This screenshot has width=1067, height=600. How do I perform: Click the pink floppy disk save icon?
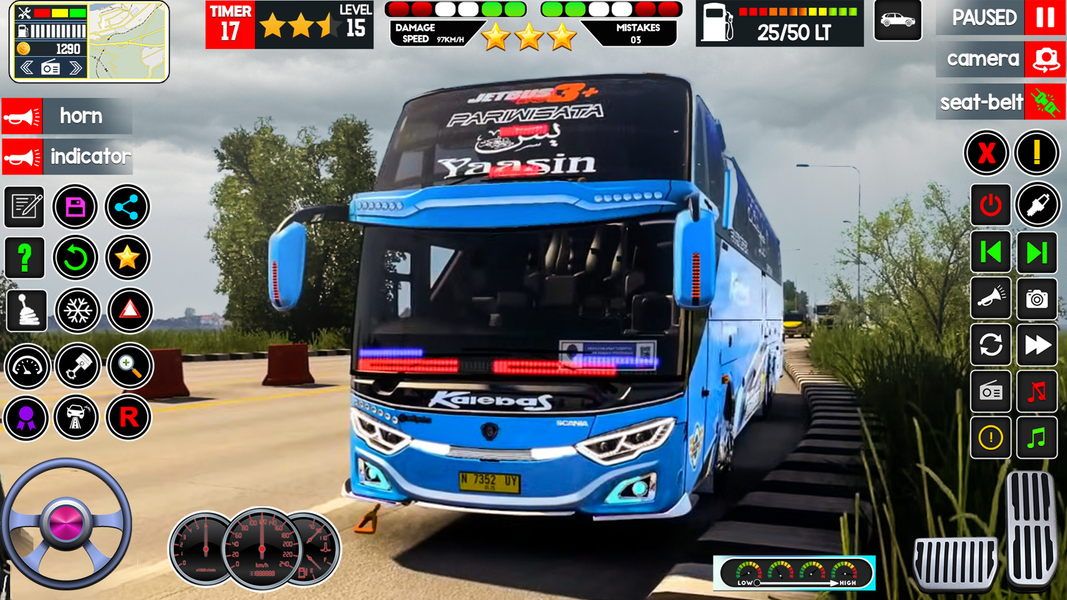(x=75, y=207)
